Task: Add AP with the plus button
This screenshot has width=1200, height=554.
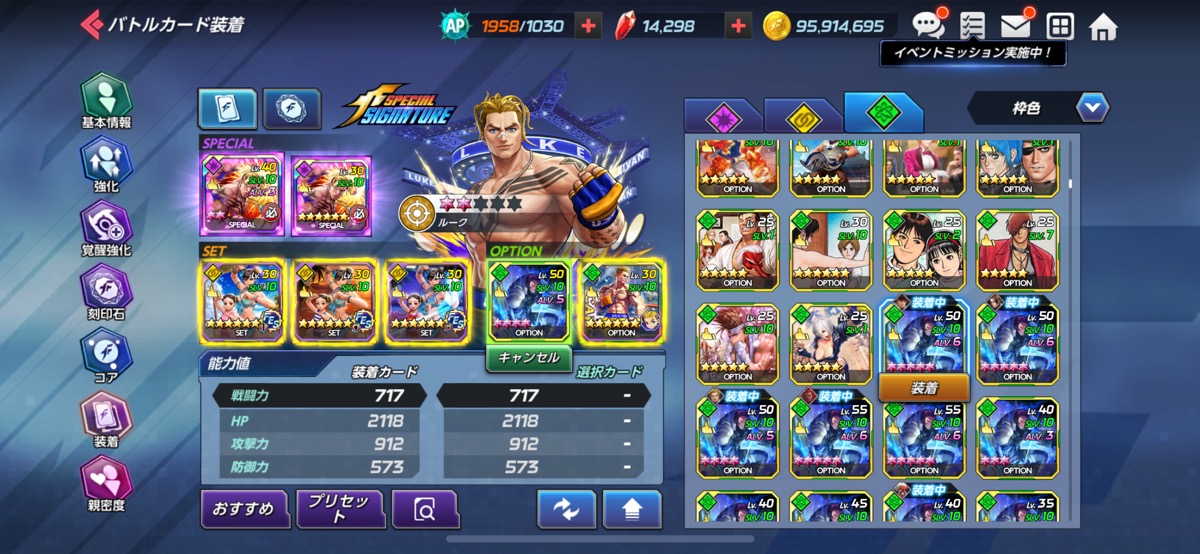Action: tap(589, 26)
